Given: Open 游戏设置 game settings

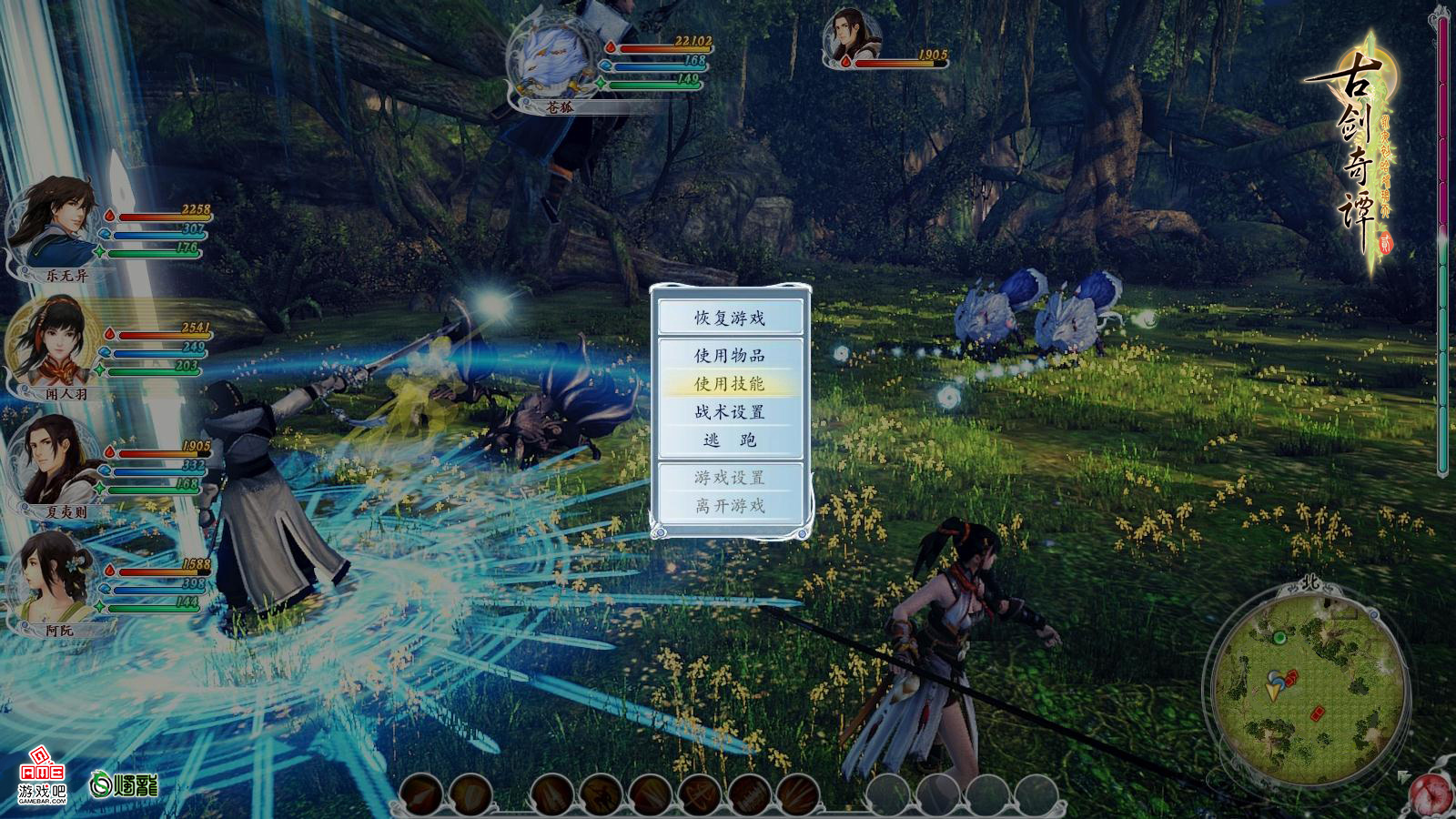Looking at the screenshot, I should [730, 477].
